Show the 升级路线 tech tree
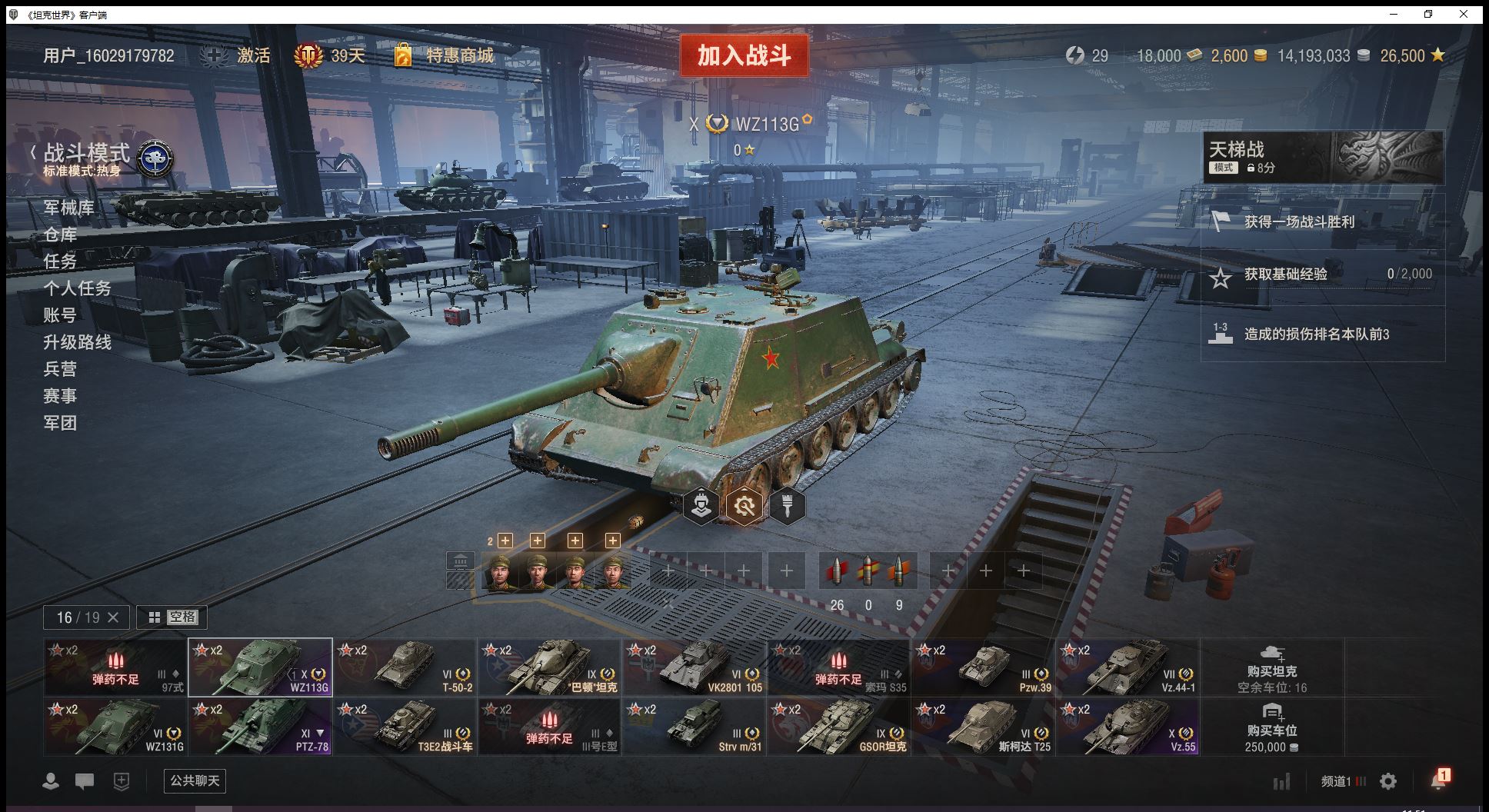This screenshot has width=1489, height=812. tap(77, 342)
